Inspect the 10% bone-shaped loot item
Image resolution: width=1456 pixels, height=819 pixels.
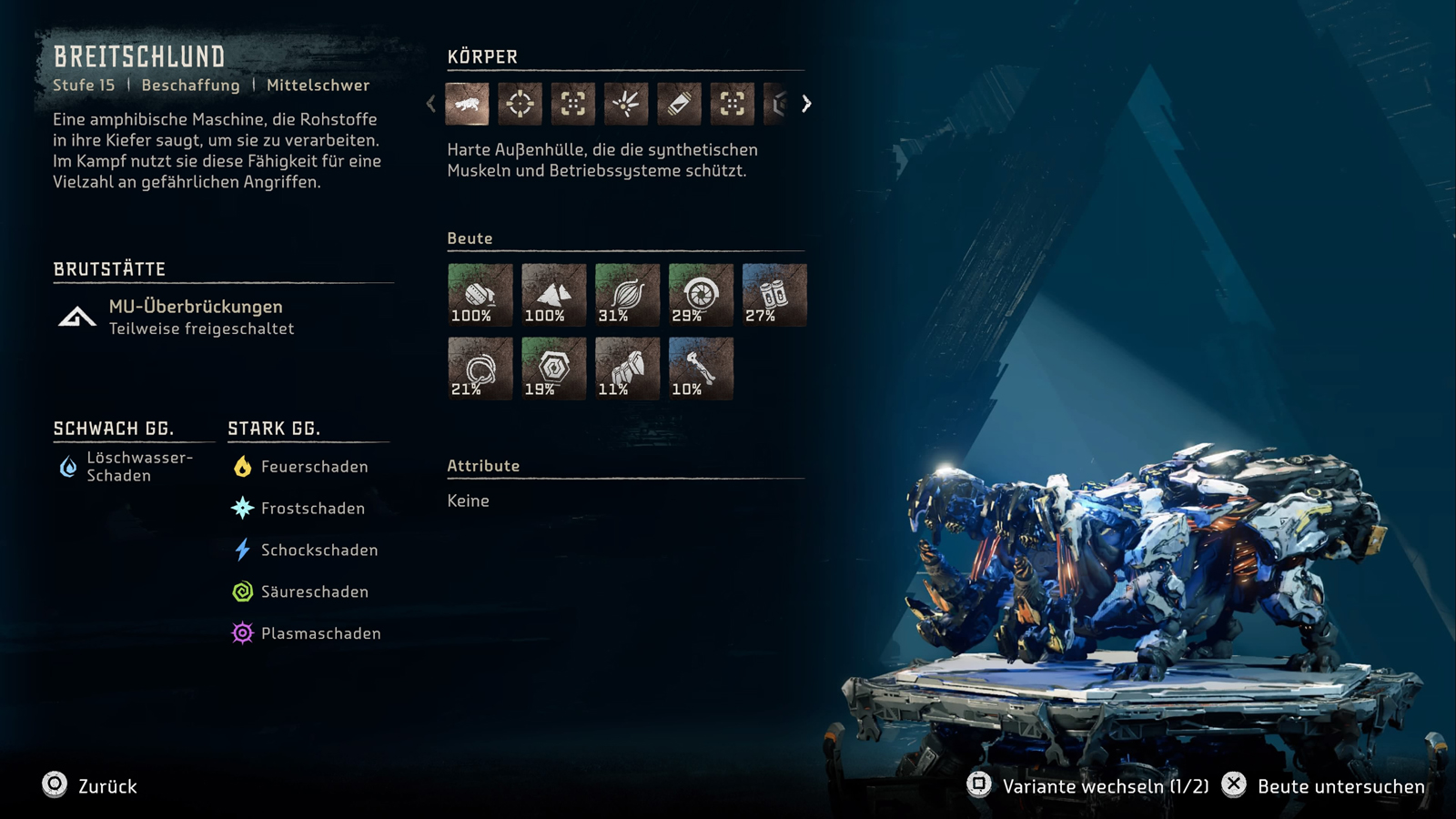pyautogui.click(x=701, y=369)
